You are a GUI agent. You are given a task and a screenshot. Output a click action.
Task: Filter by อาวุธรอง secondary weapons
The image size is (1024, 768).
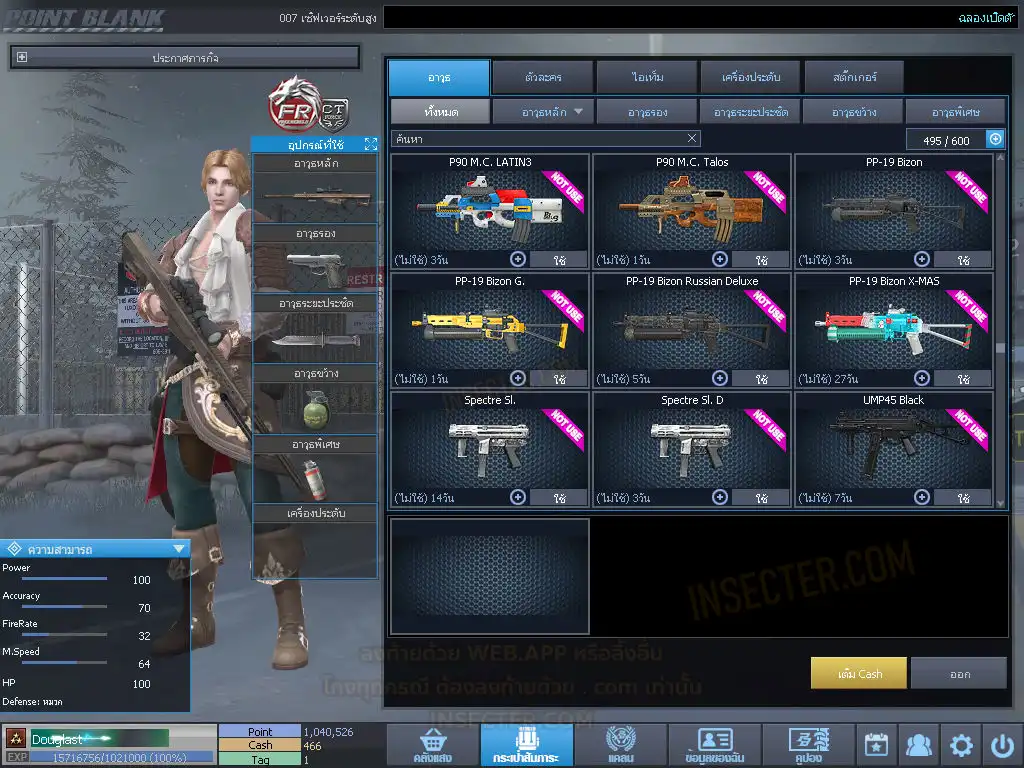tap(647, 111)
